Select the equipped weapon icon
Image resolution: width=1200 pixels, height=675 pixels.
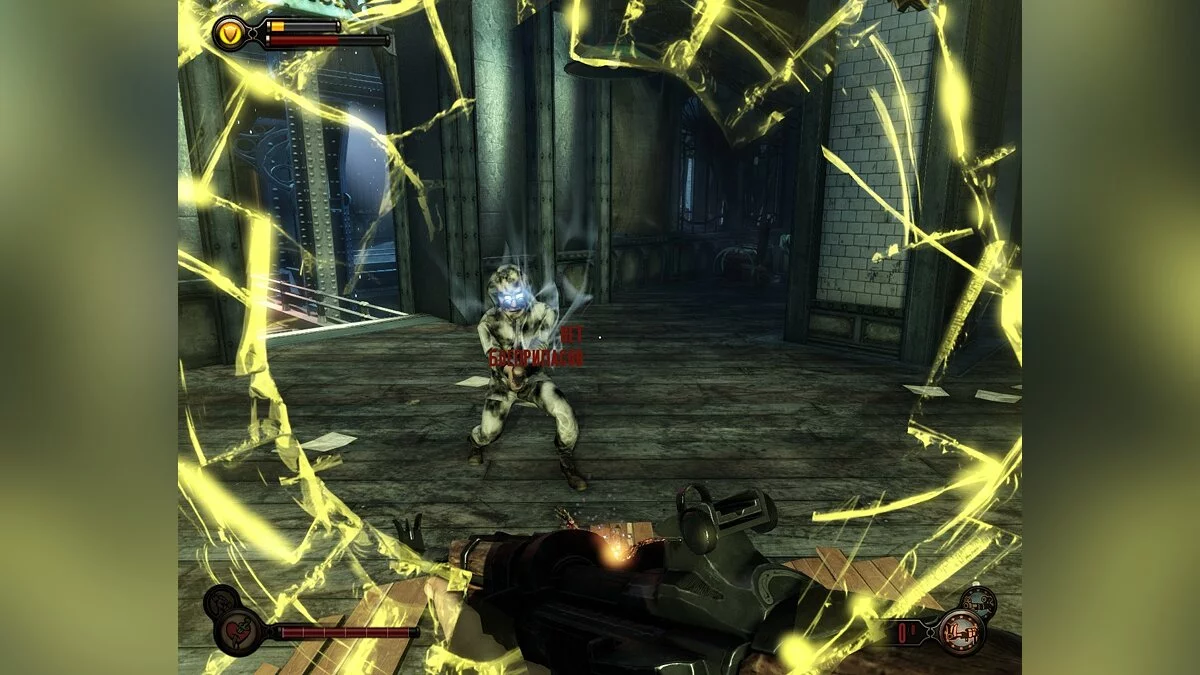point(962,632)
